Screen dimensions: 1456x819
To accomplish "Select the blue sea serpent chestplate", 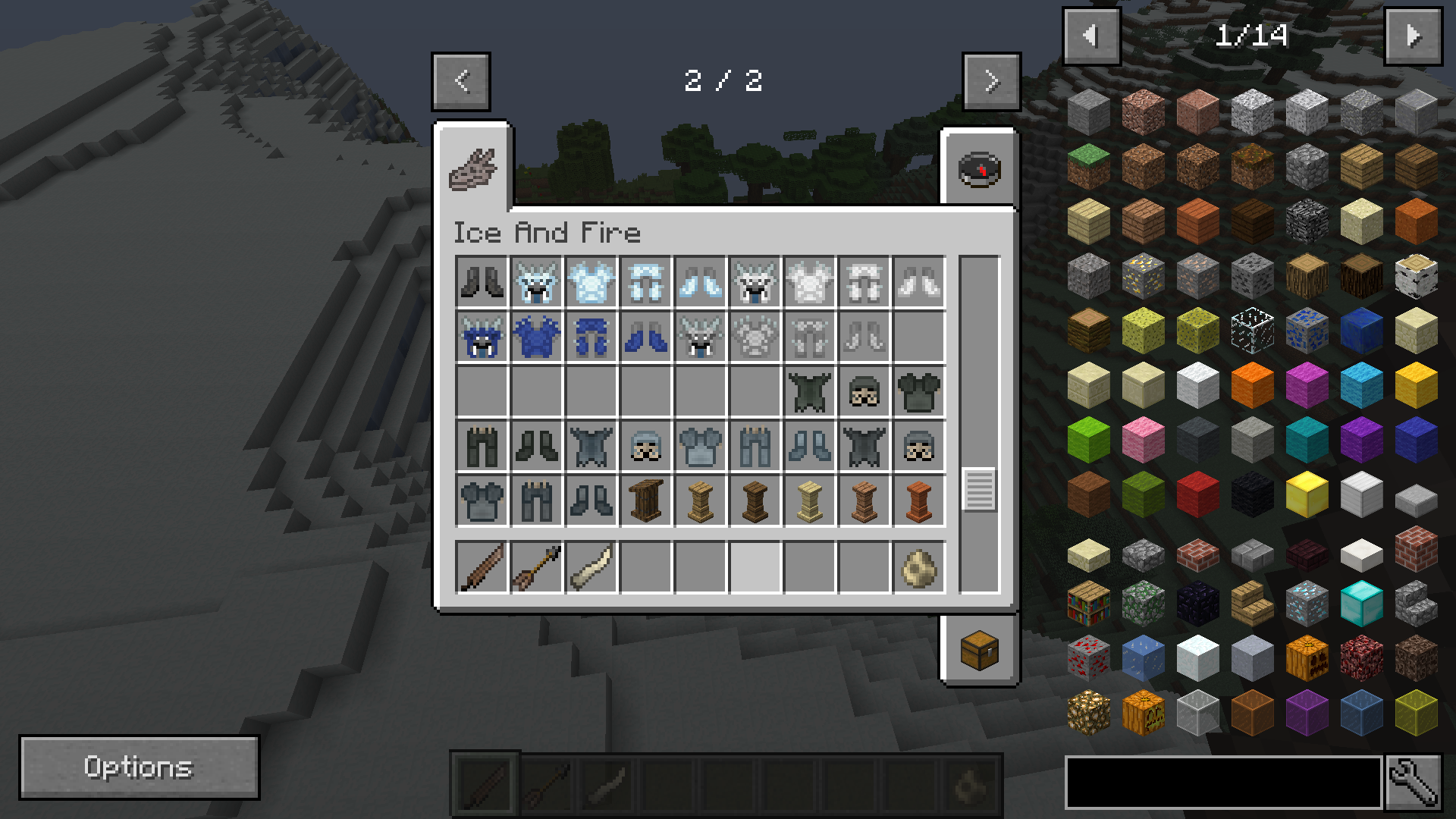I will [x=537, y=336].
